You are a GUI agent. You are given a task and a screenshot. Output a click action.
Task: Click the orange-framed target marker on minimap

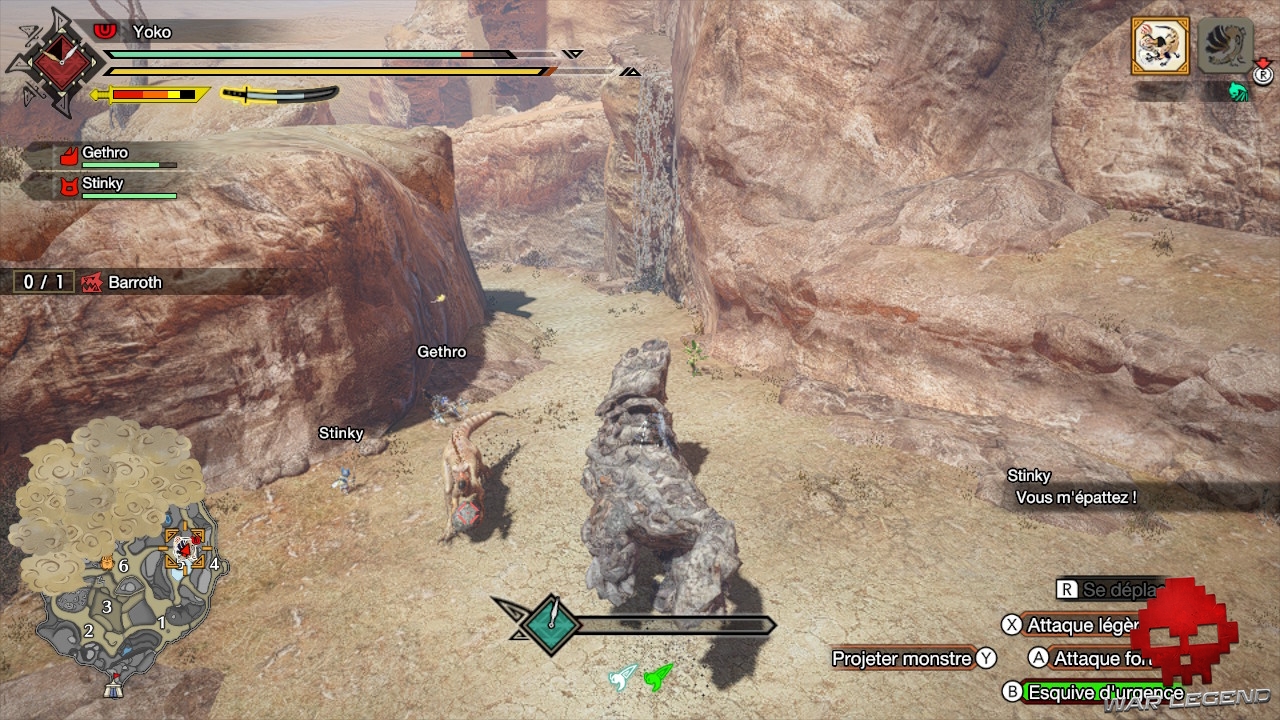(x=185, y=549)
